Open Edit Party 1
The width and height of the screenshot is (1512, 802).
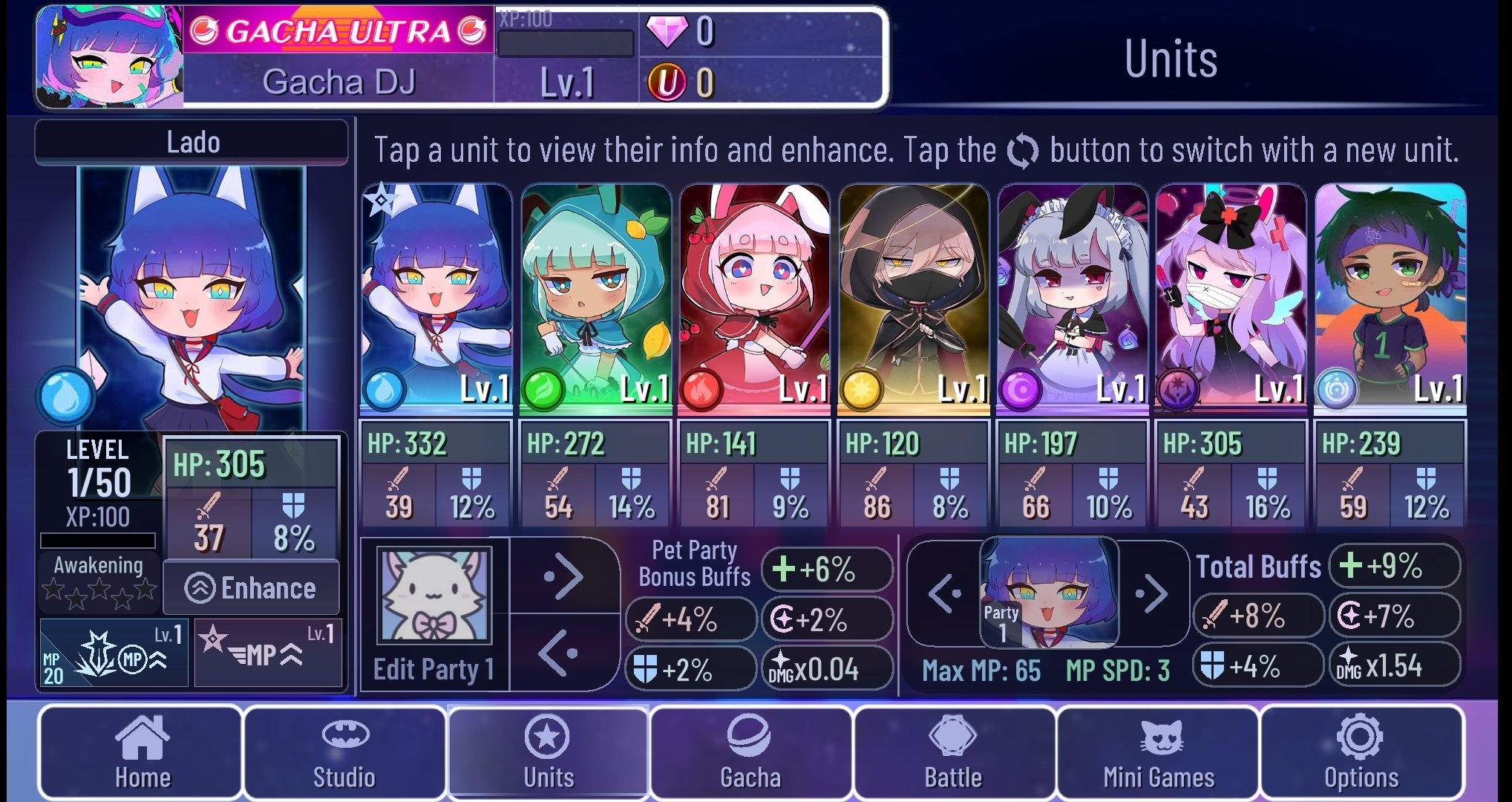[434, 668]
